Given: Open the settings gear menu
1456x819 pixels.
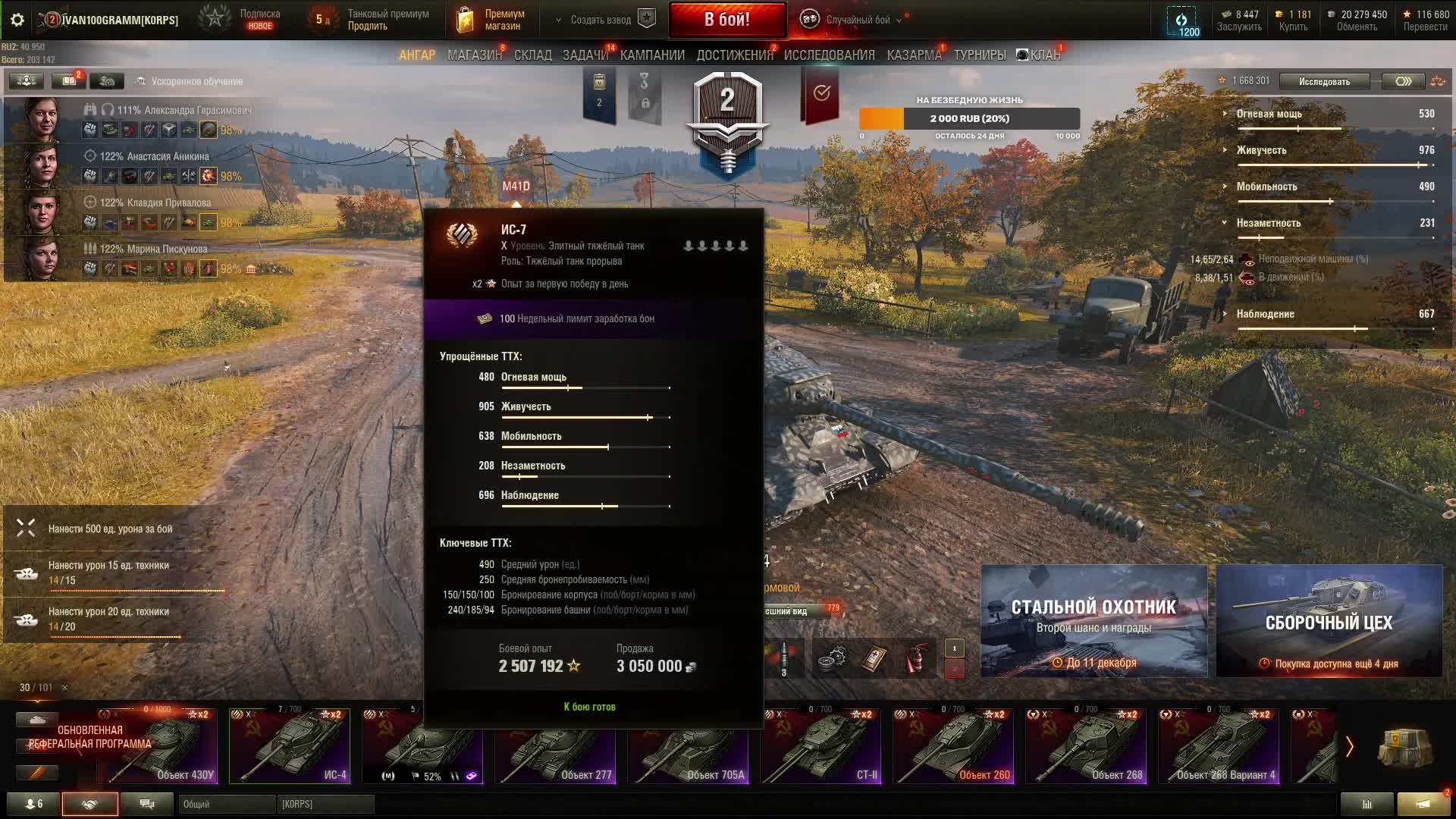Looking at the screenshot, I should (17, 20).
